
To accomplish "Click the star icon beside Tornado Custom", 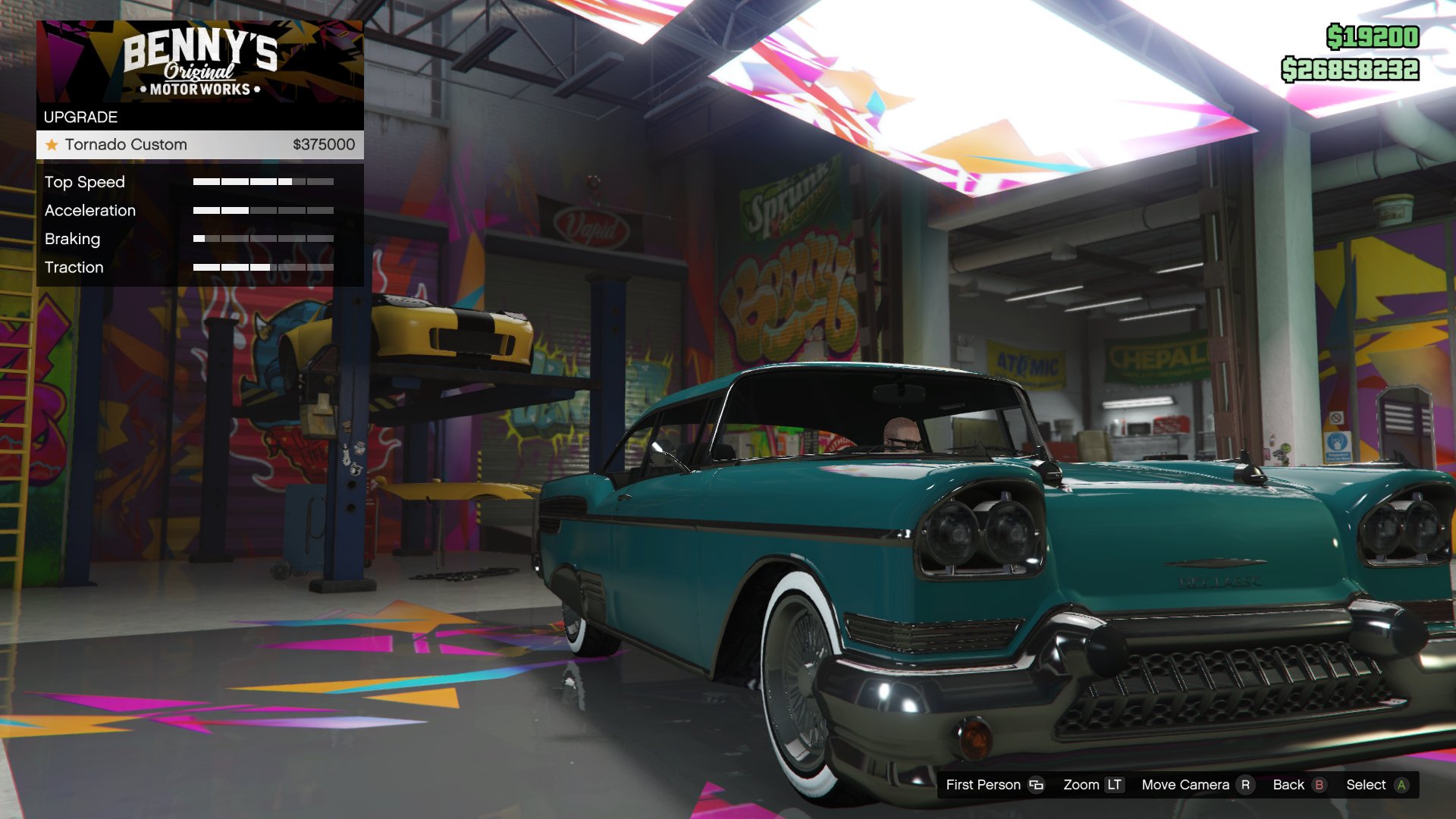I will [50, 144].
